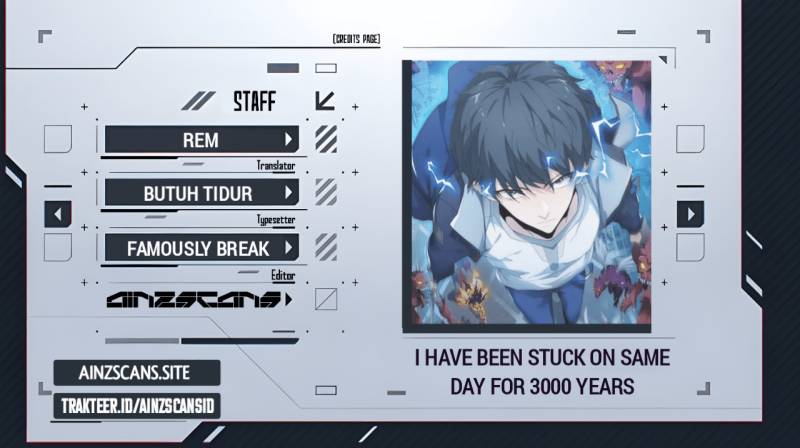Click the AINZSCANS logo entry
The width and height of the screenshot is (800, 448).
(x=199, y=300)
